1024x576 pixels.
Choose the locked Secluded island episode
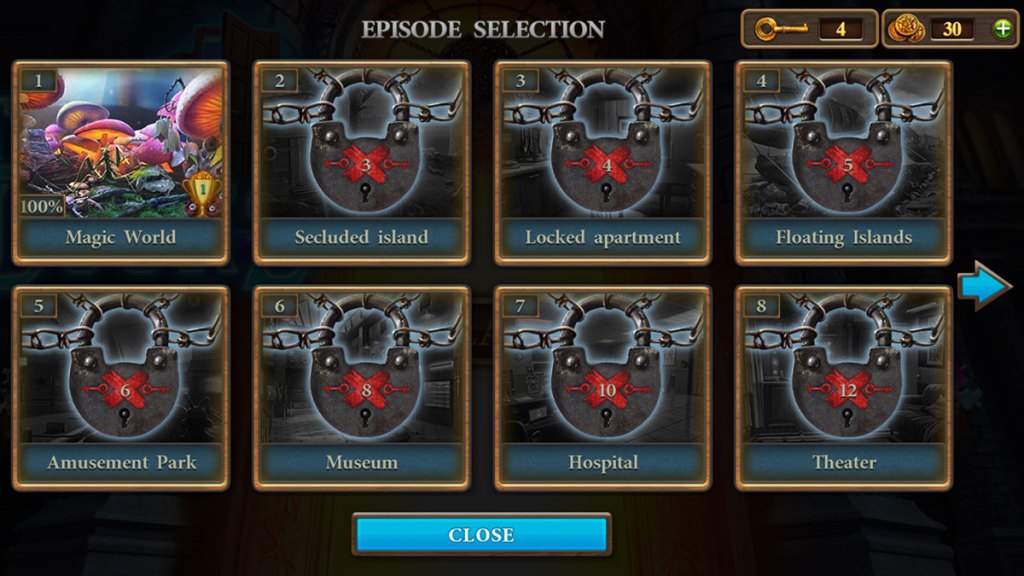pos(361,162)
